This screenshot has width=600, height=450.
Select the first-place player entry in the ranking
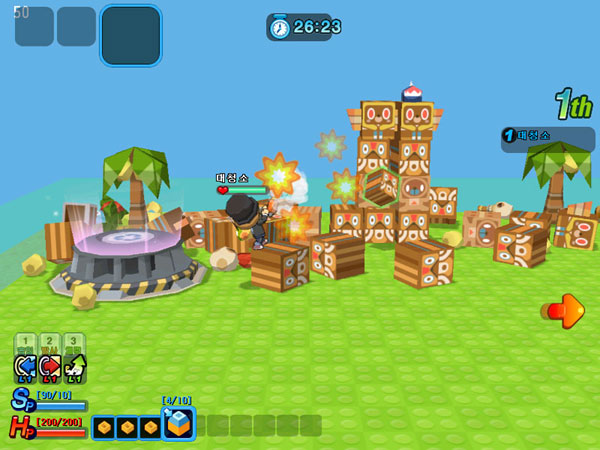pos(547,138)
